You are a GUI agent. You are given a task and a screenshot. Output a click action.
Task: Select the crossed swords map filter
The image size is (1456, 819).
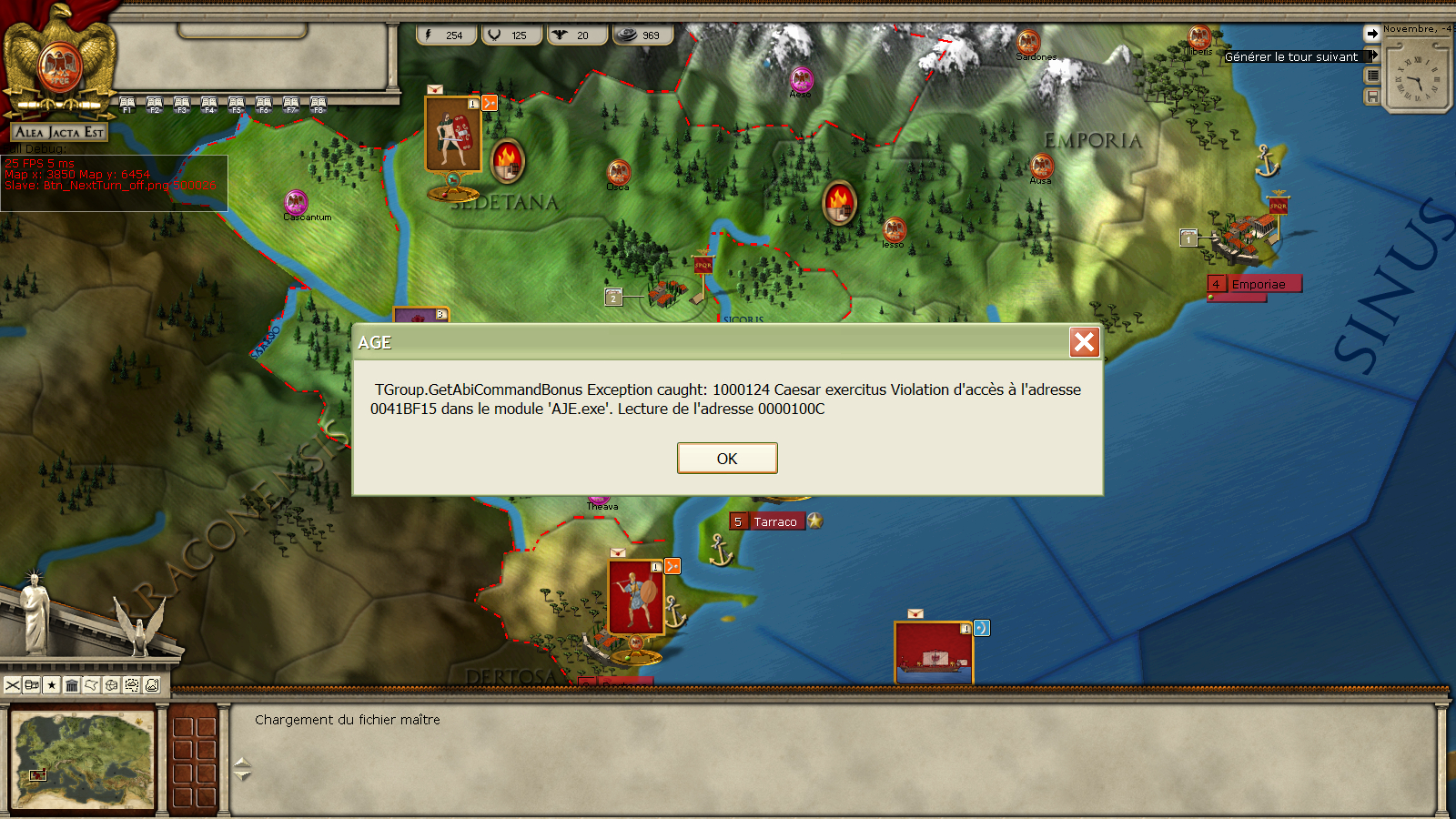click(x=13, y=685)
